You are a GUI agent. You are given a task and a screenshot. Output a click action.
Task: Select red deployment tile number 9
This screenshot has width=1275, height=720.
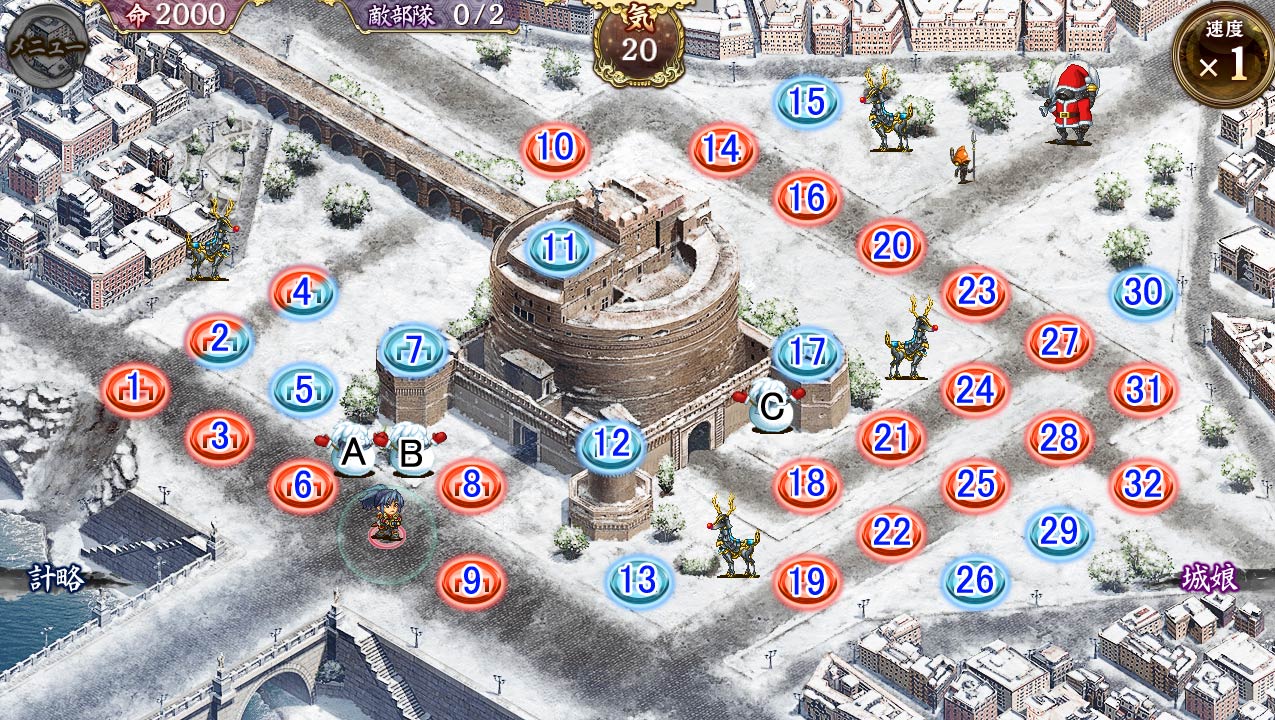click(x=471, y=580)
